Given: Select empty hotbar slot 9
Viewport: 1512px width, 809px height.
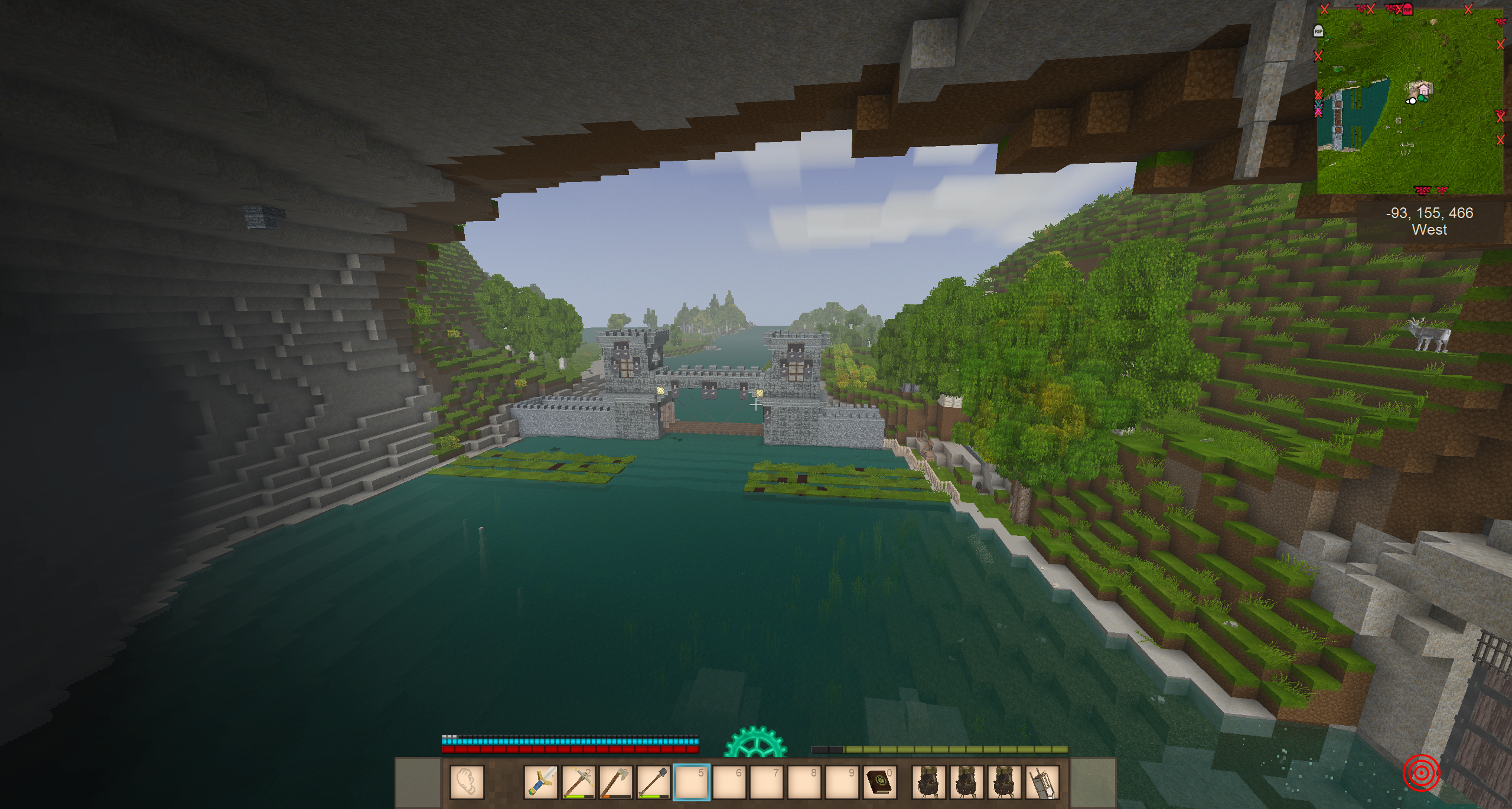Looking at the screenshot, I should click(843, 782).
